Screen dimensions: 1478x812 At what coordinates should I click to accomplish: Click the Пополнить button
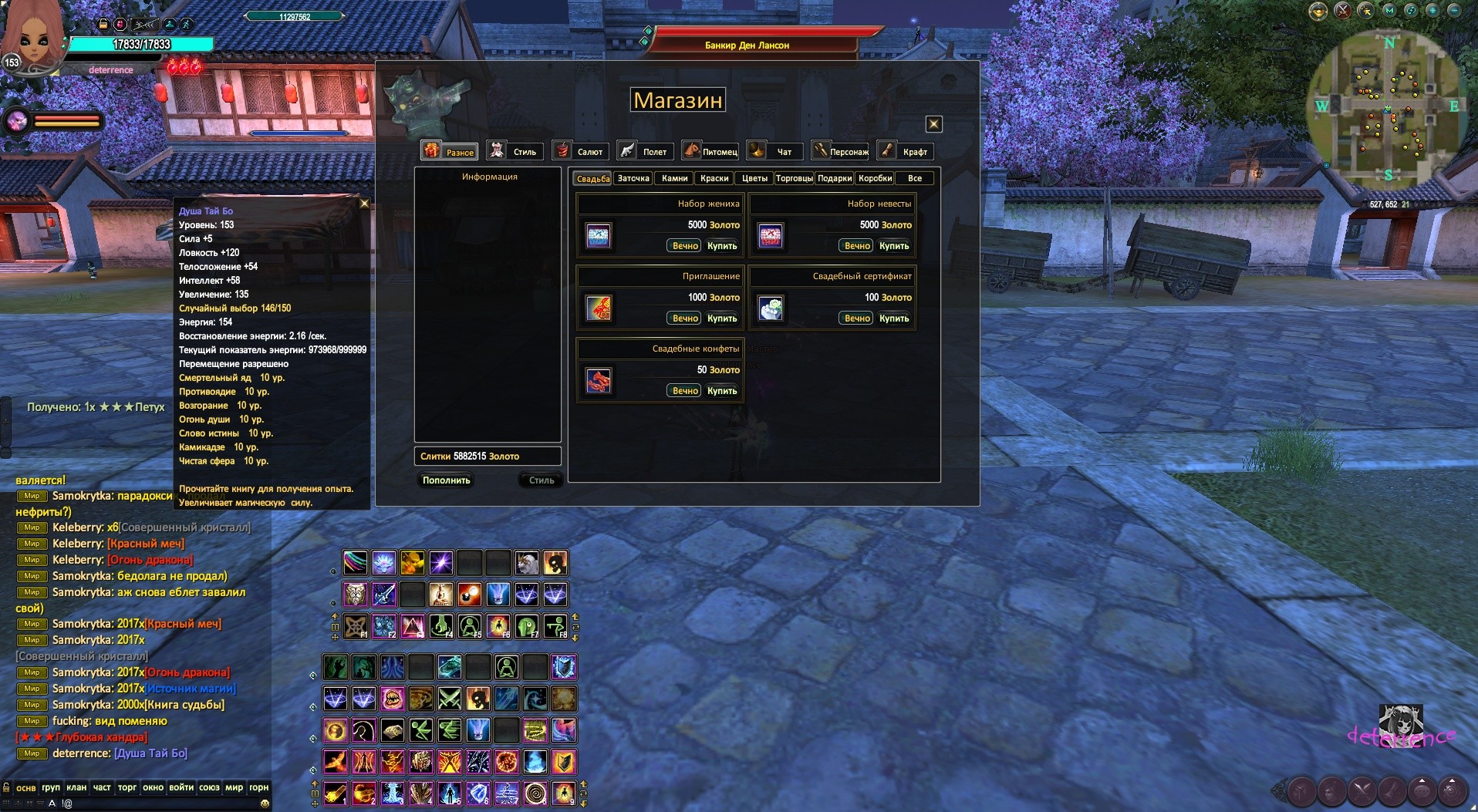(446, 480)
